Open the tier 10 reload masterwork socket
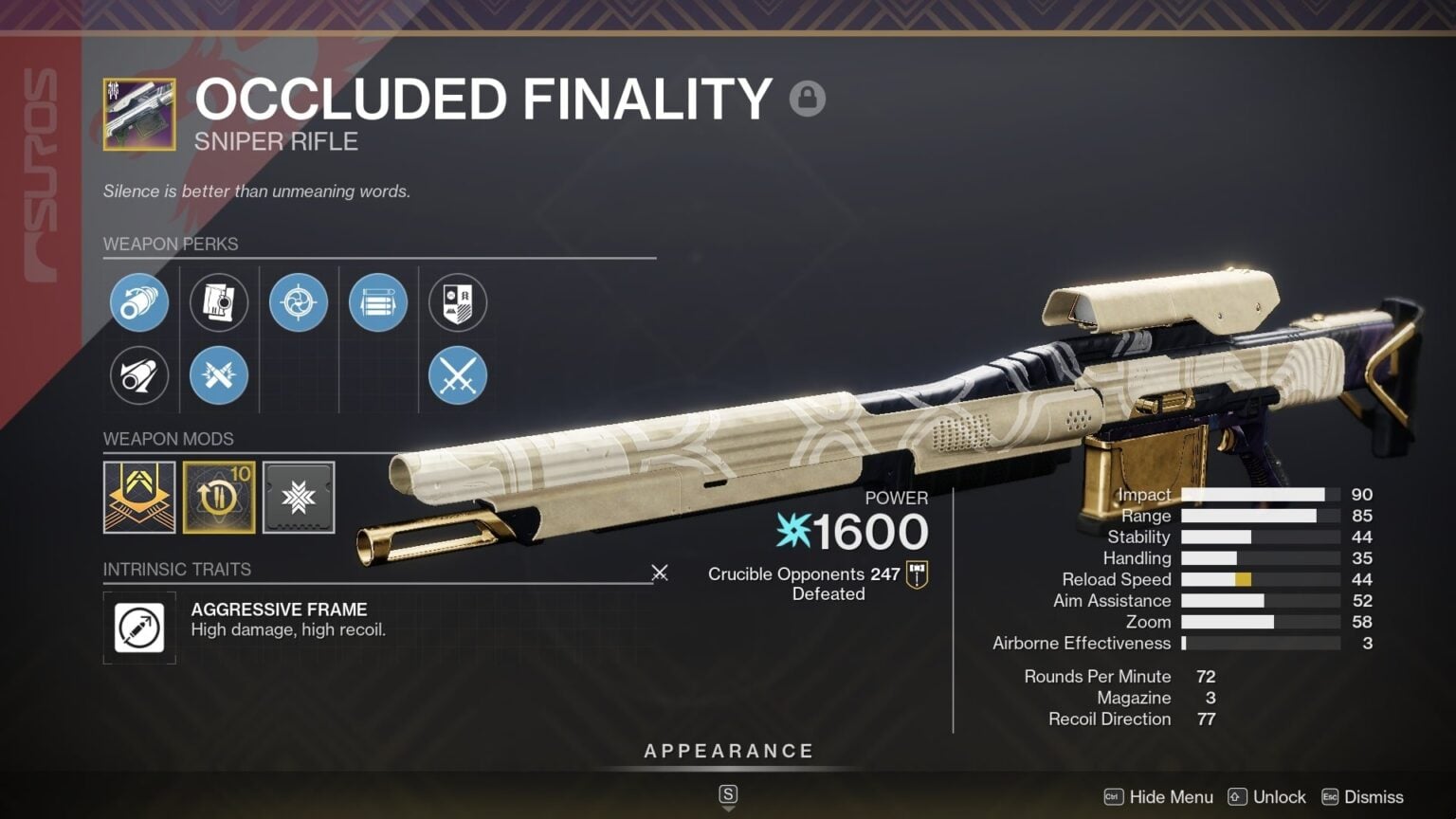This screenshot has width=1456, height=819. pos(219,498)
